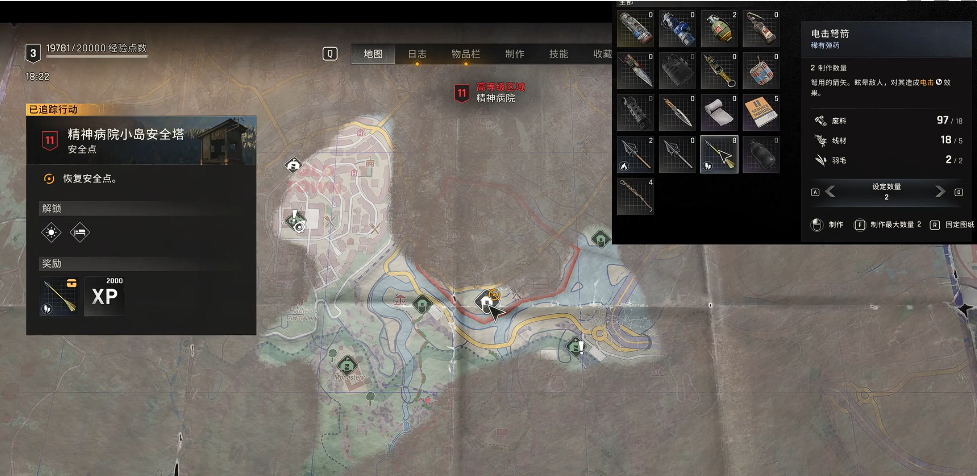
Task: Select the crossbow bolt reward icon
Action: tap(59, 294)
